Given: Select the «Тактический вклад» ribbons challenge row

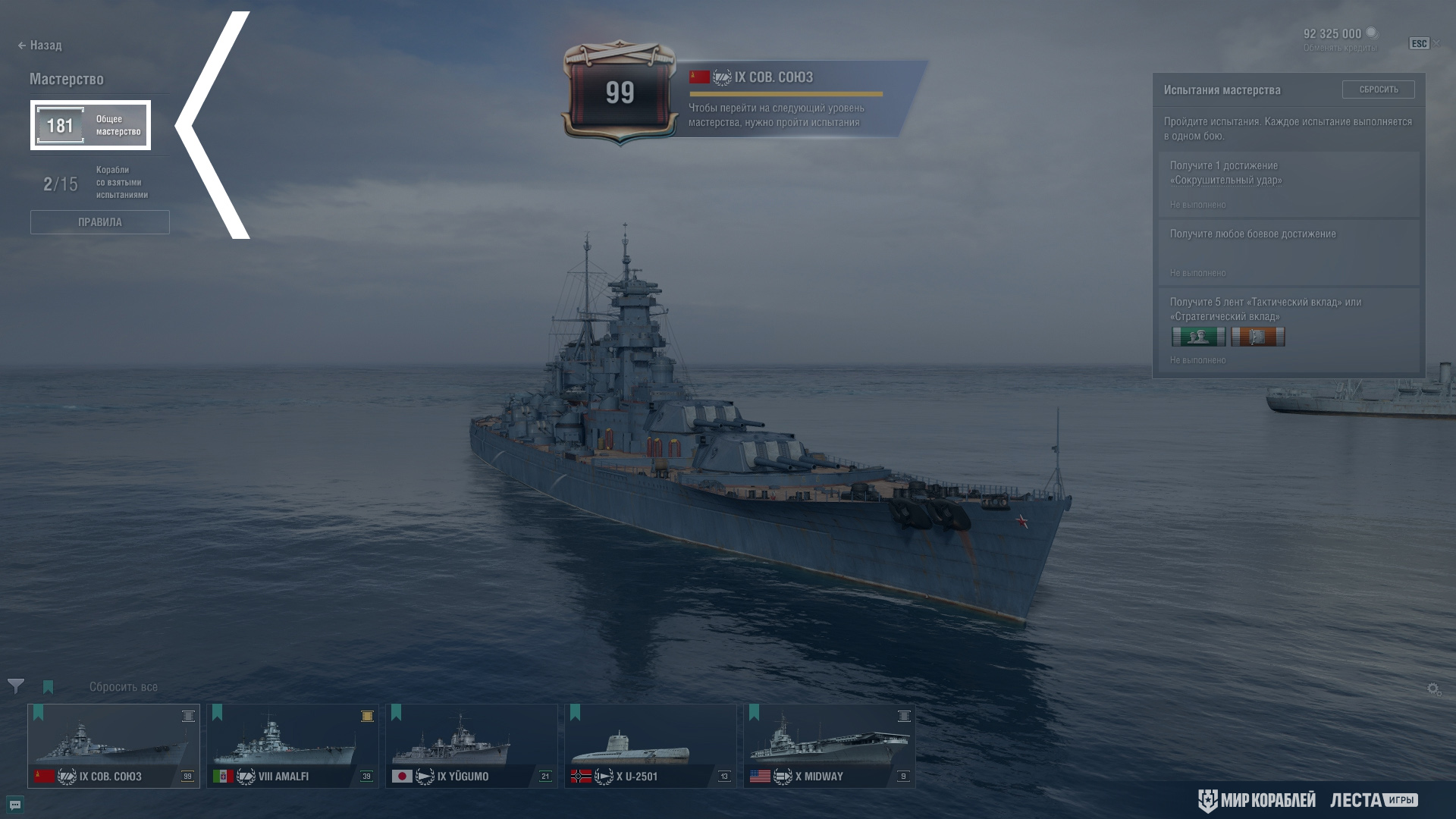Looking at the screenshot, I should point(1288,329).
